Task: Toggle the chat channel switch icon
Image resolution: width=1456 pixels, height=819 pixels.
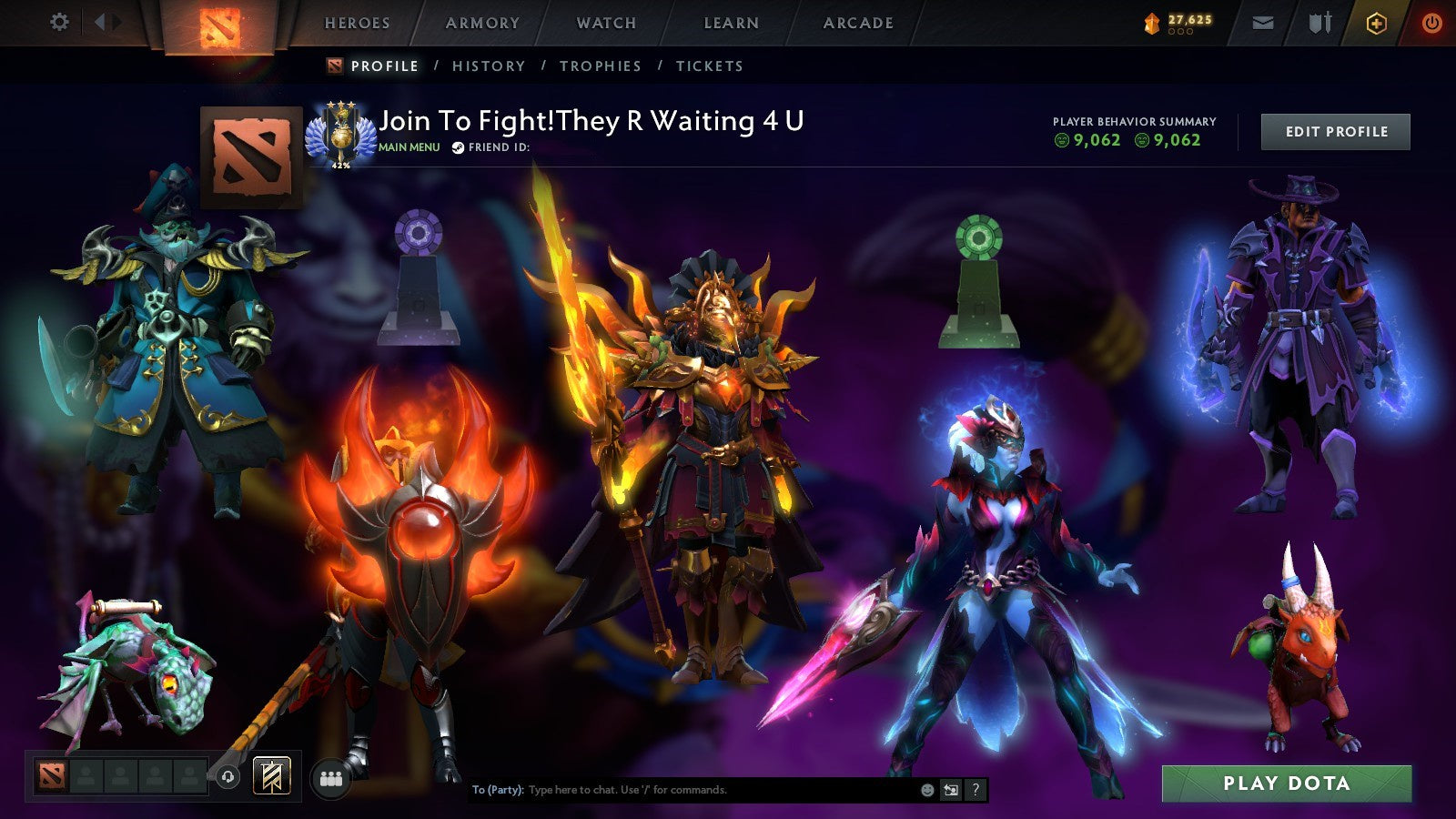Action: pyautogui.click(x=951, y=791)
